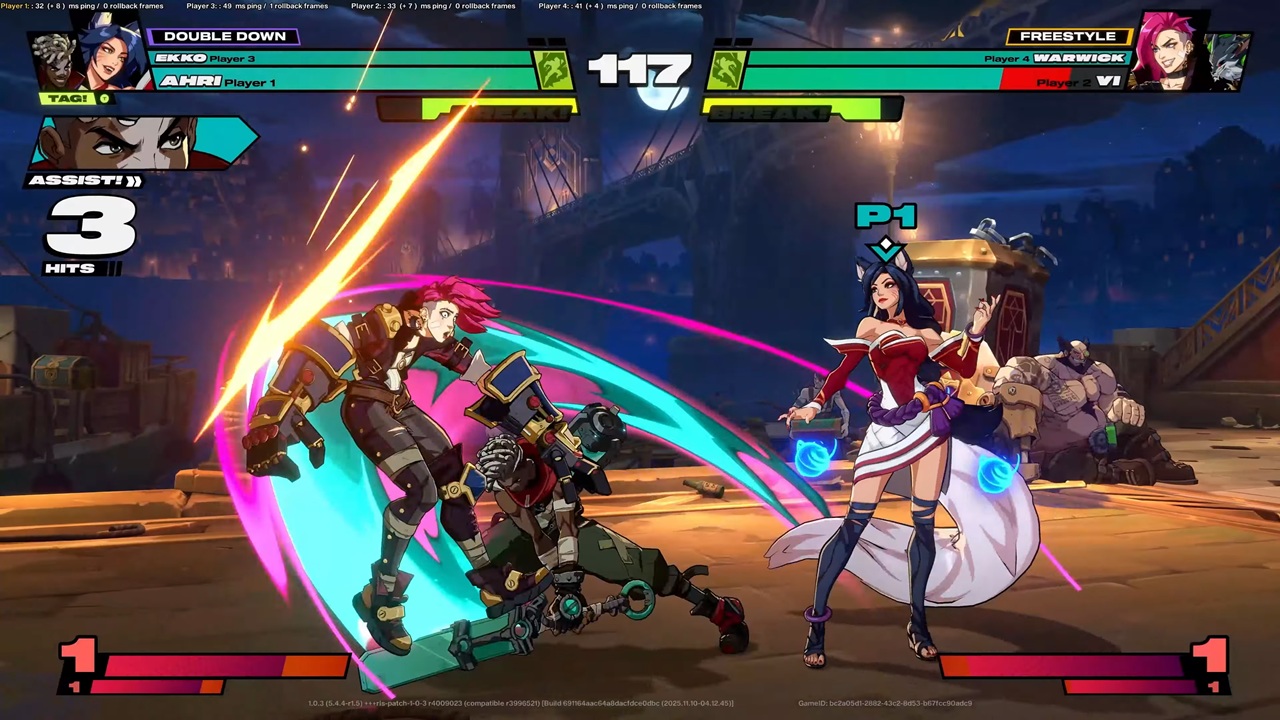
Task: Click the left team's green fuse emblem
Action: pos(553,70)
